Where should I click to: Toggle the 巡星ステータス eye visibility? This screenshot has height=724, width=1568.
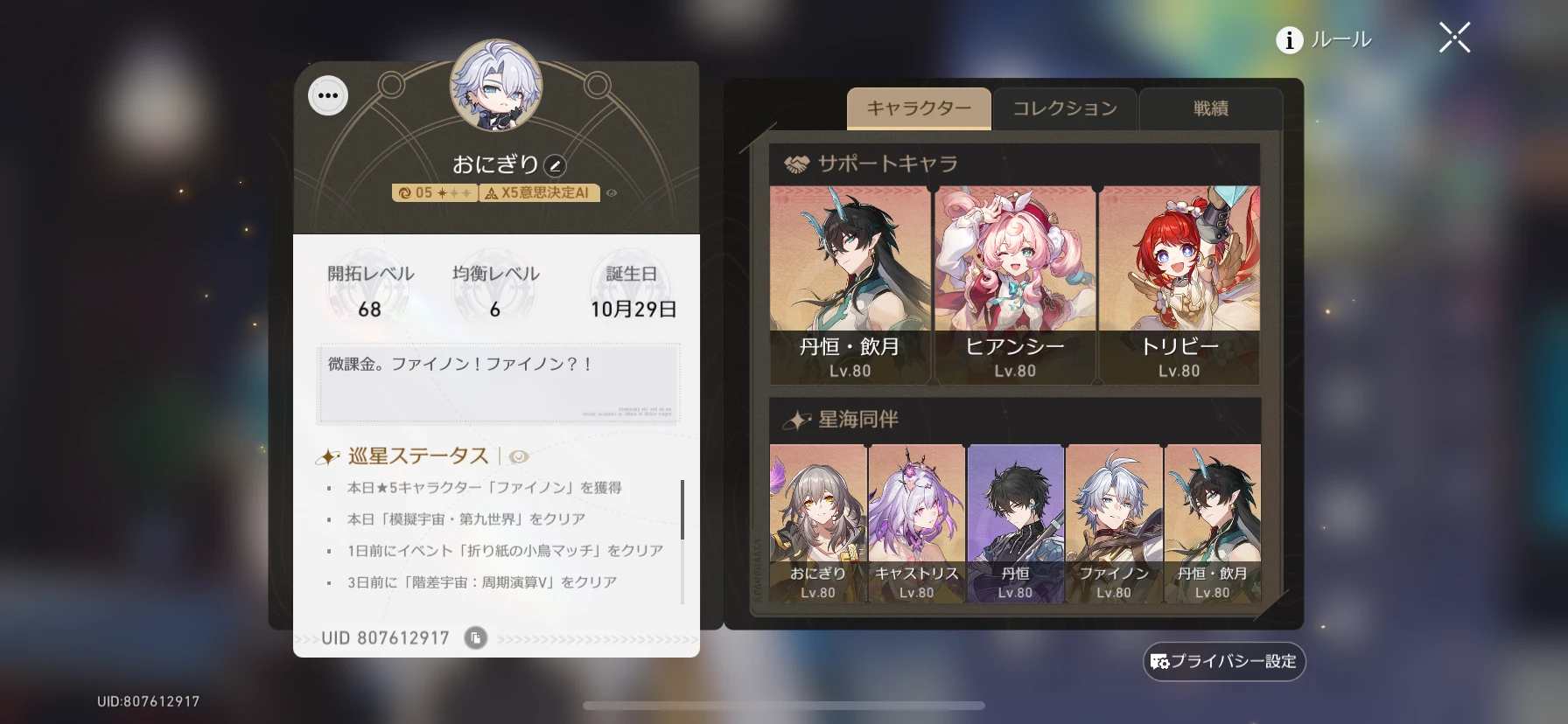(x=519, y=456)
